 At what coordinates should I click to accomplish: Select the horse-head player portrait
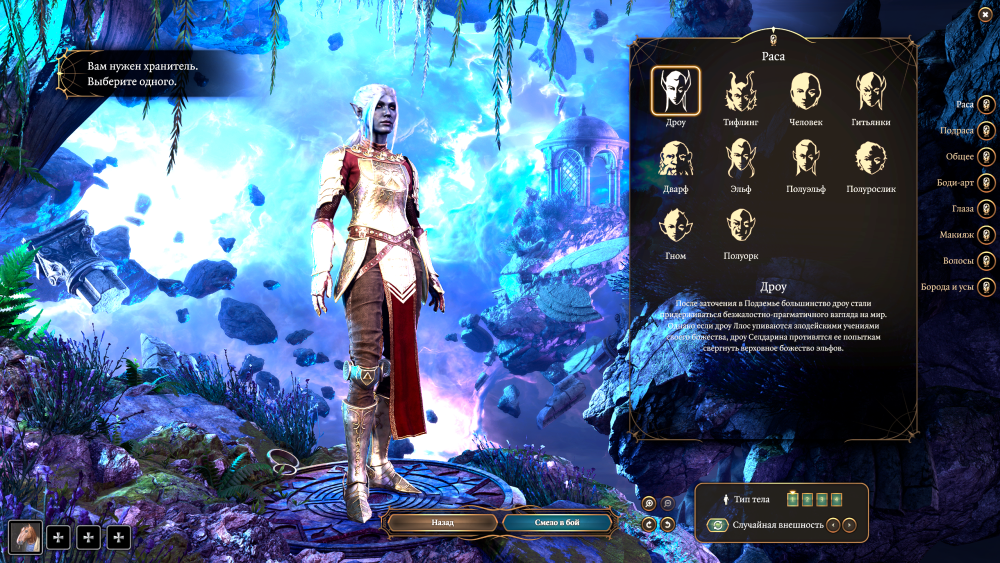(x=25, y=538)
